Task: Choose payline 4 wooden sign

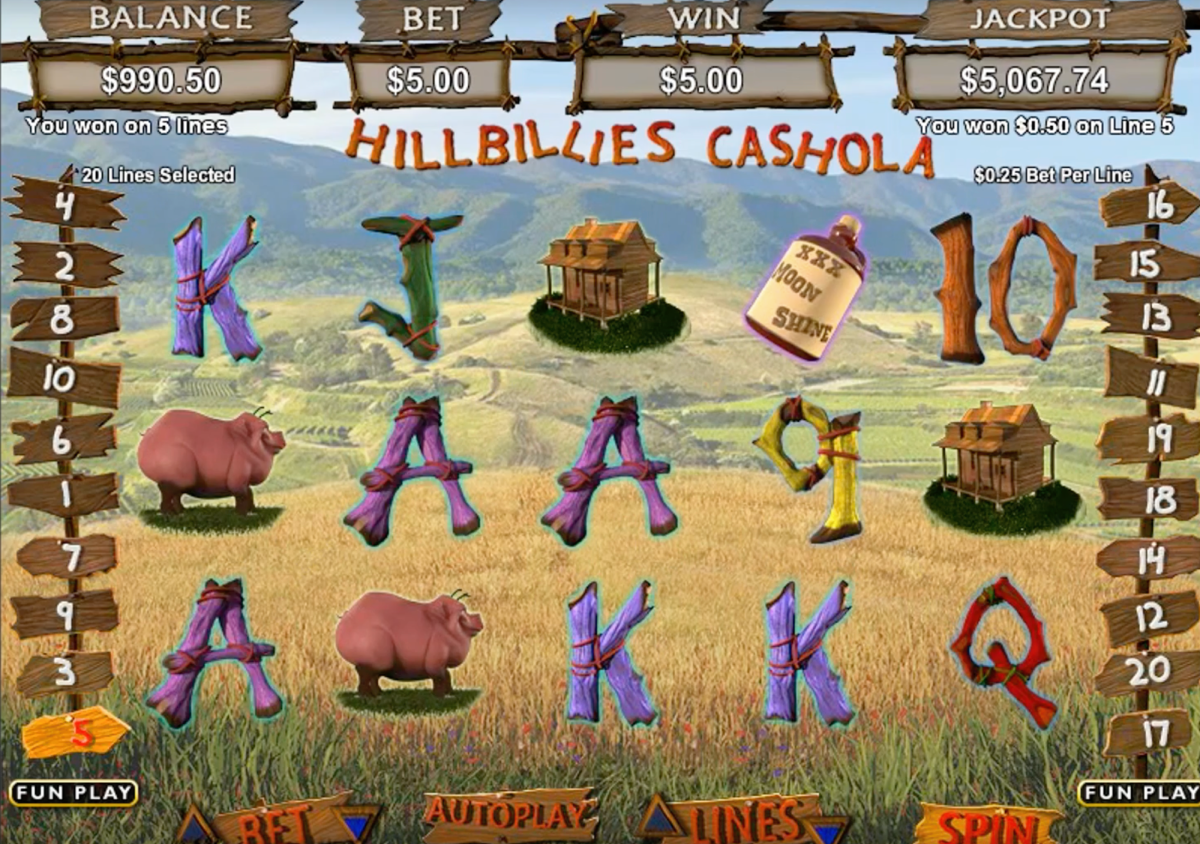Action: click(x=66, y=205)
